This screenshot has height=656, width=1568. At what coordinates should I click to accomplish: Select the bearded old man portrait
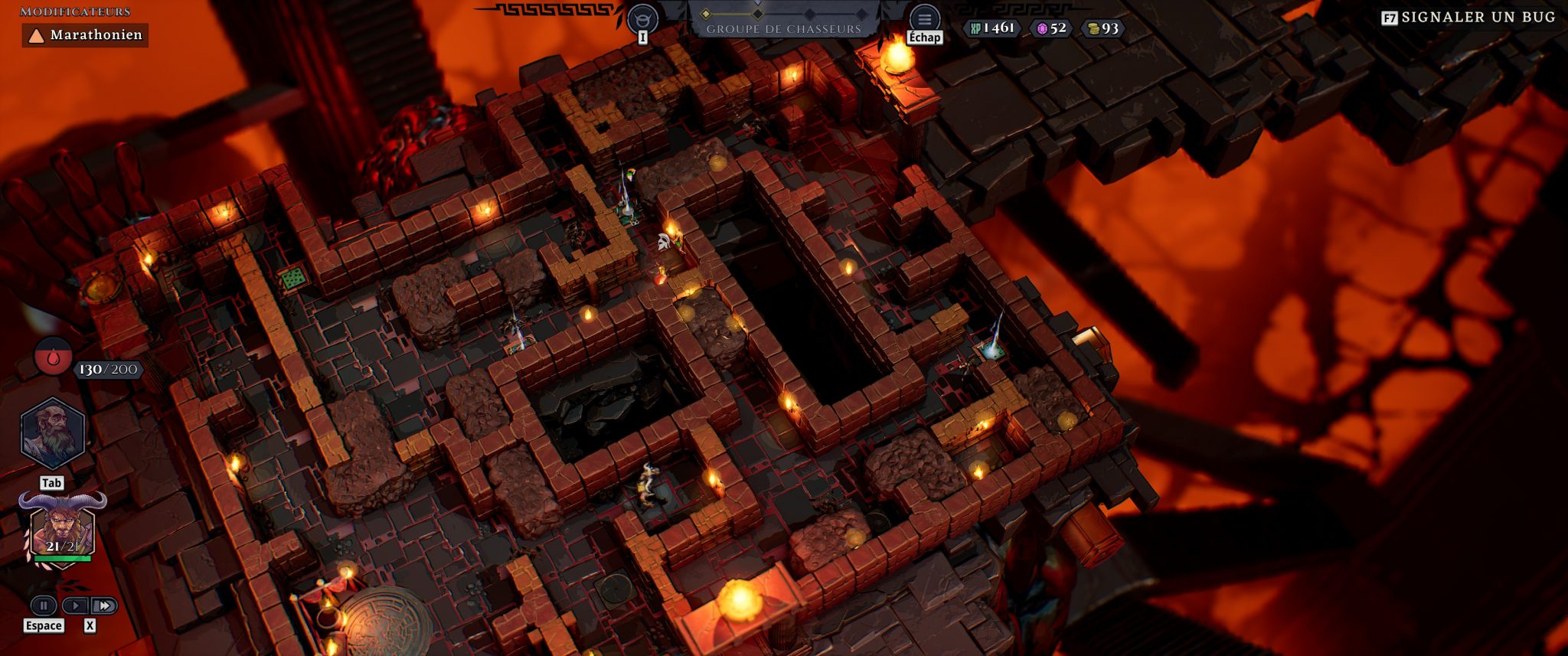point(52,432)
